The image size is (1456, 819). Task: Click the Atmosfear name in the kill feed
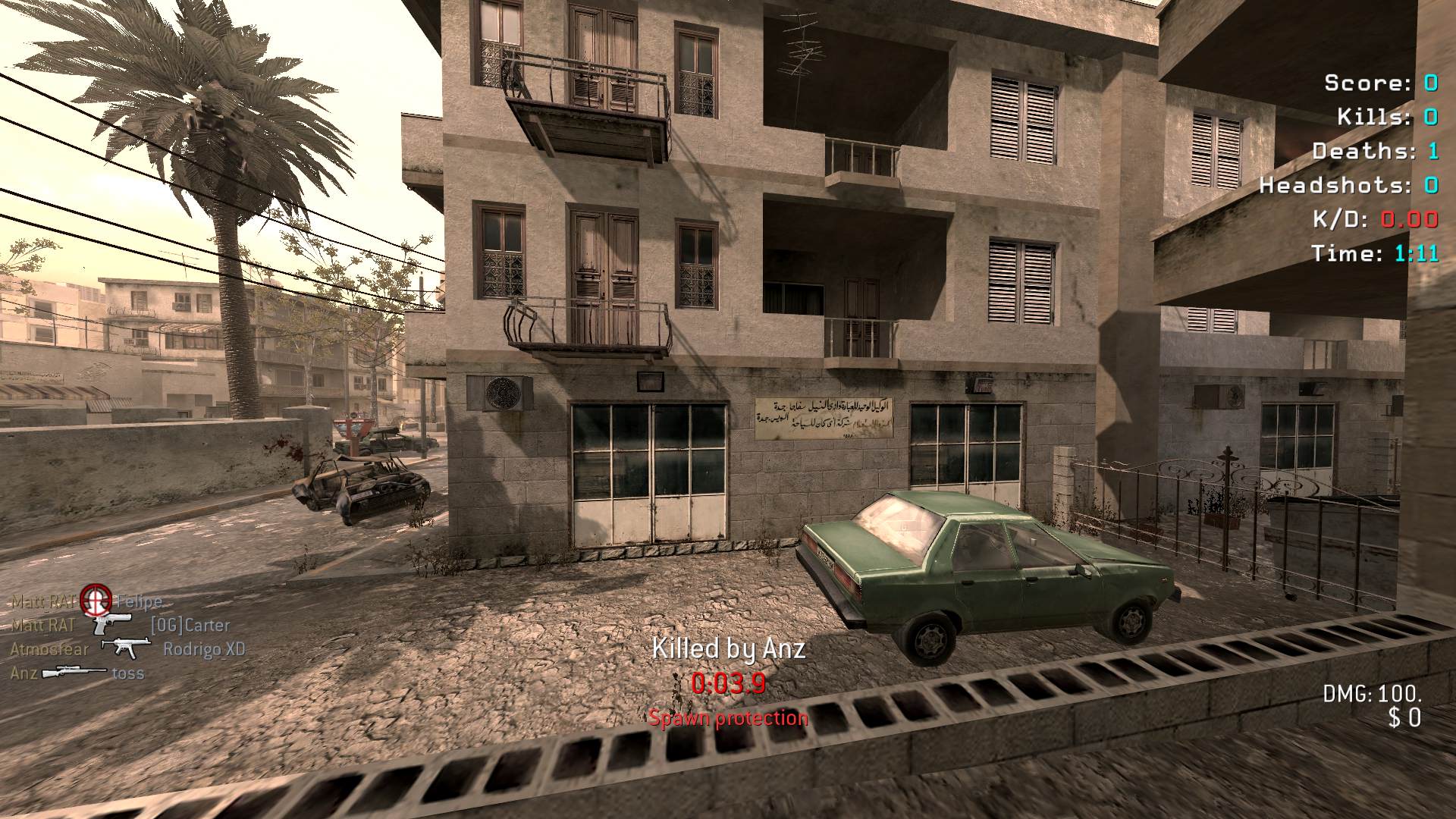[49, 649]
